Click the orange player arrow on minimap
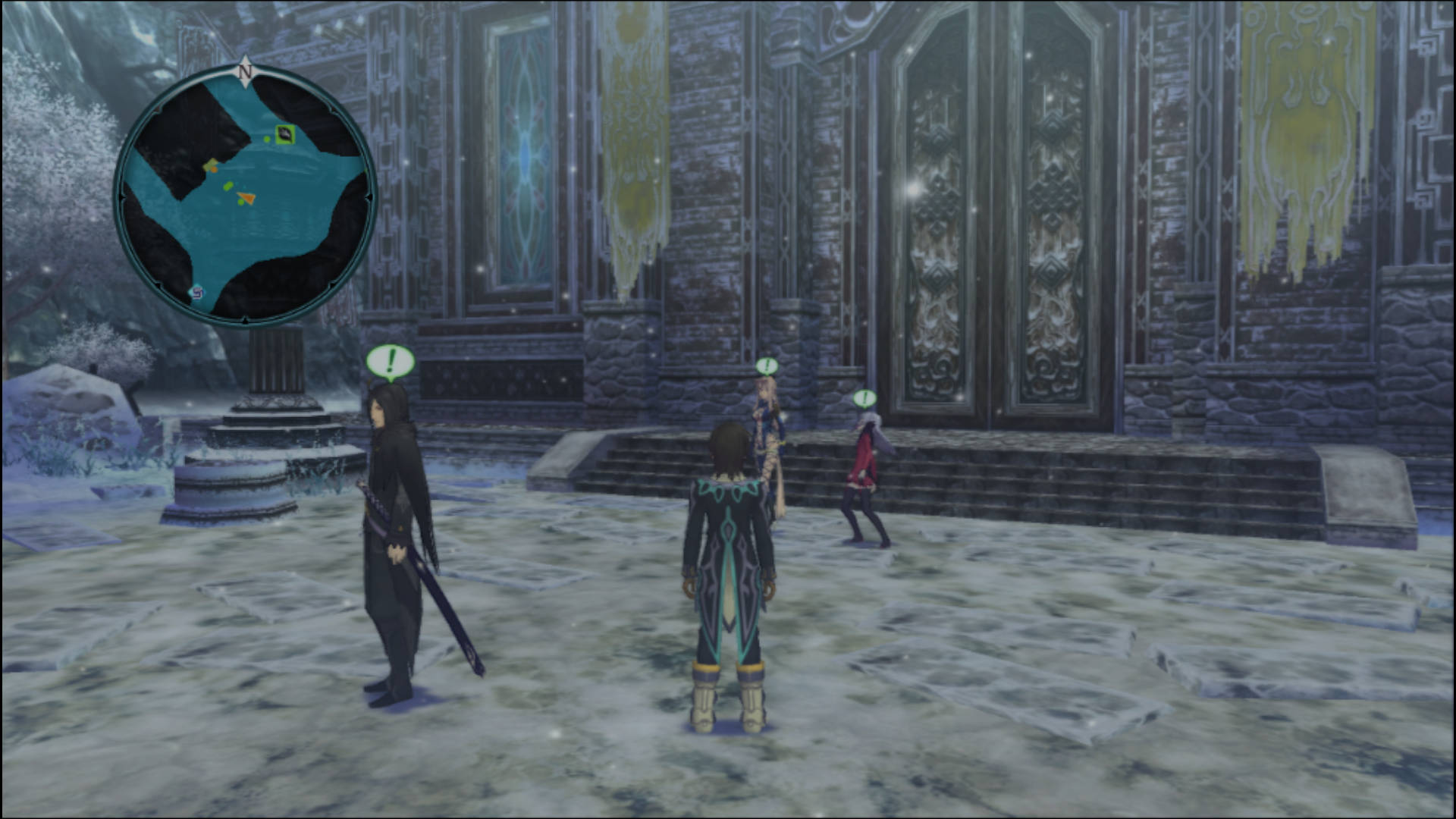The width and height of the screenshot is (1456, 819). point(245,199)
